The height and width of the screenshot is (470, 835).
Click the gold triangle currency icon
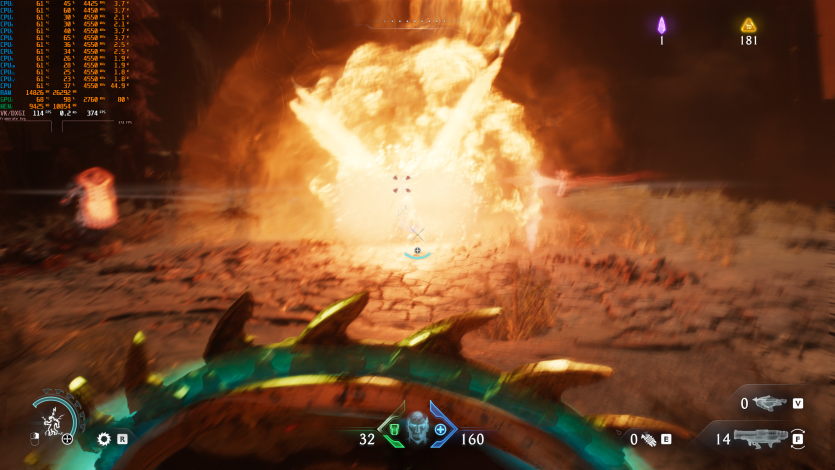[x=747, y=25]
